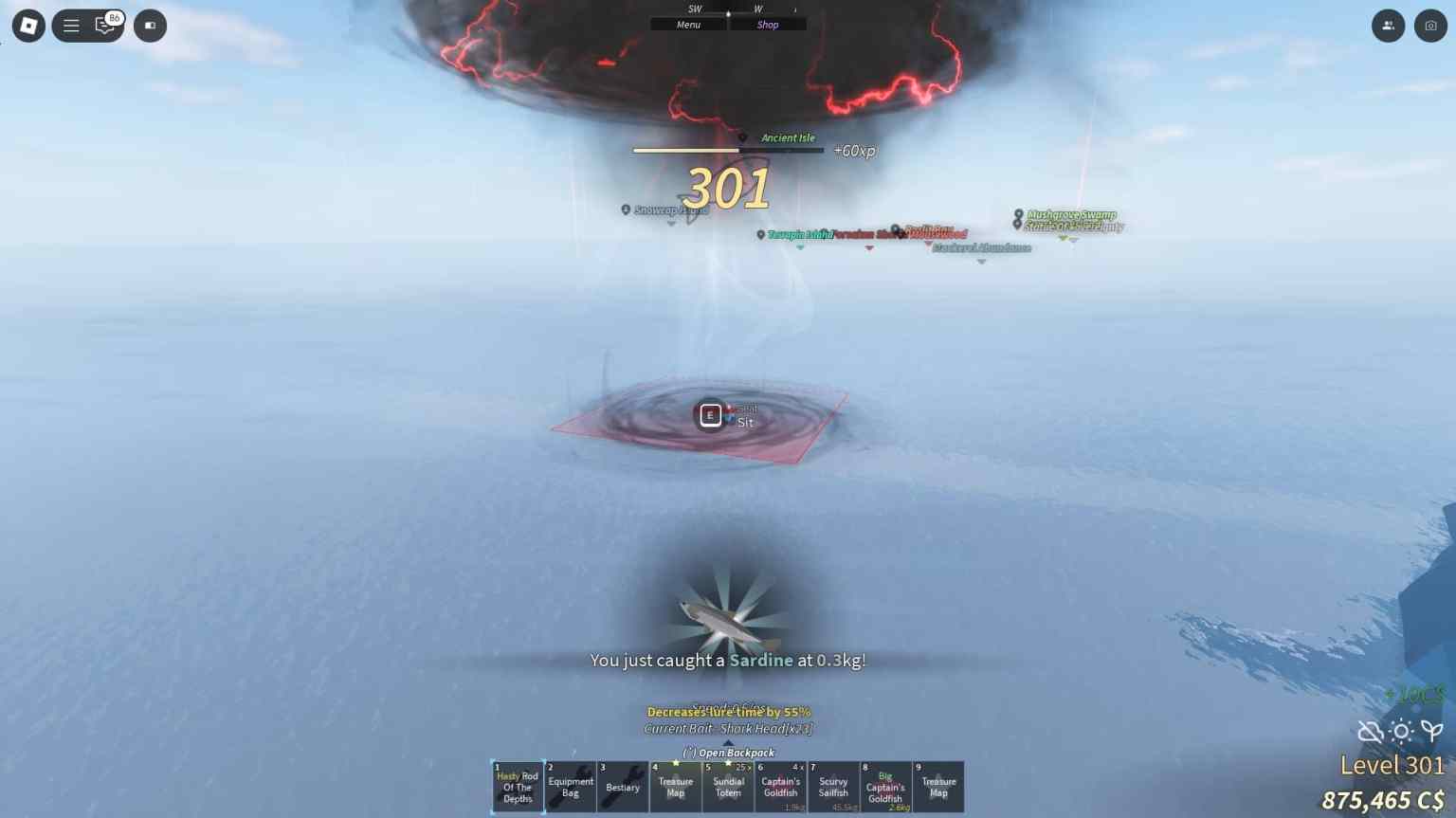
Task: Open the Roblox hamburger menu
Action: pos(71,26)
